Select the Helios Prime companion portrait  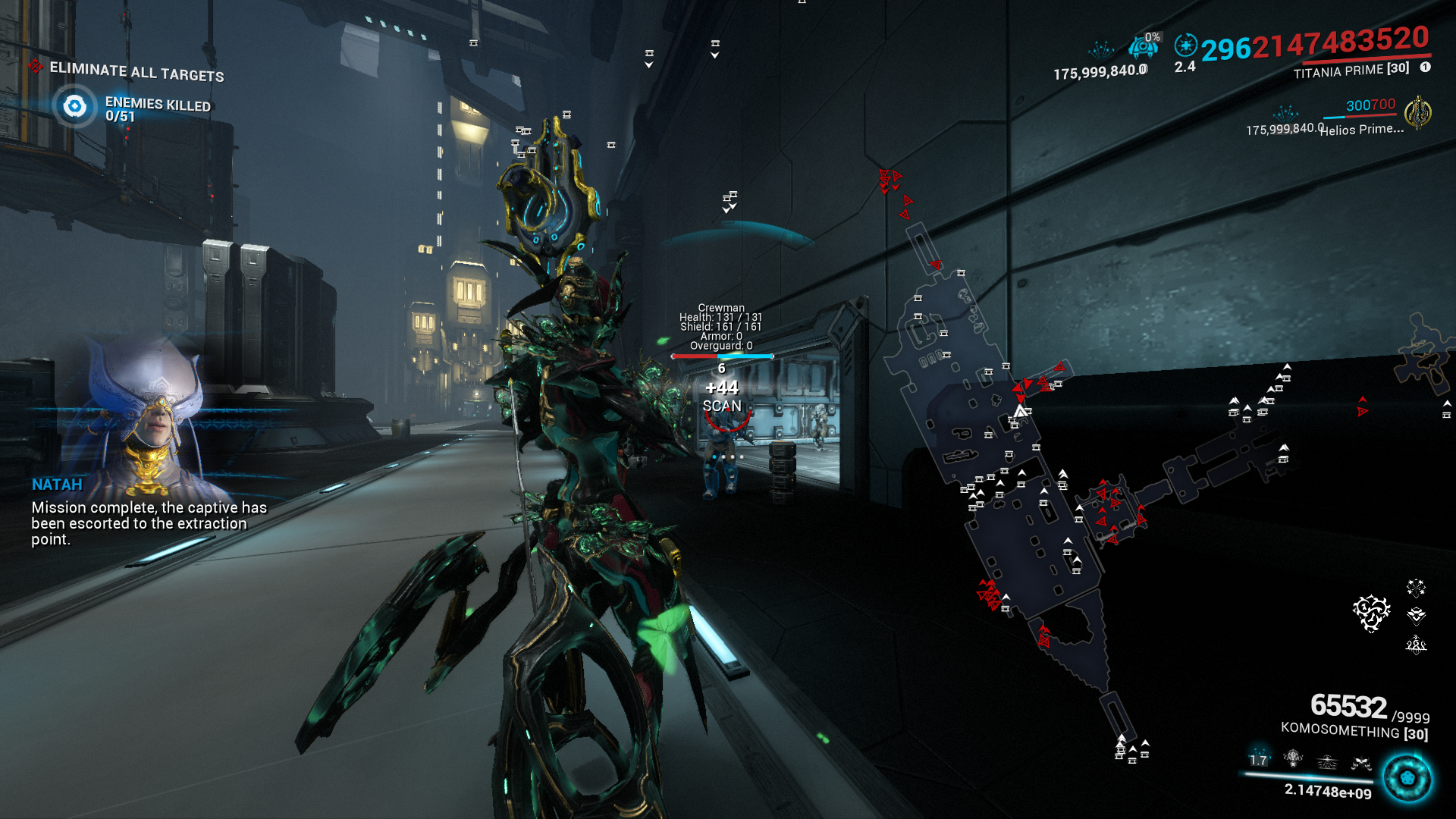[x=1417, y=114]
